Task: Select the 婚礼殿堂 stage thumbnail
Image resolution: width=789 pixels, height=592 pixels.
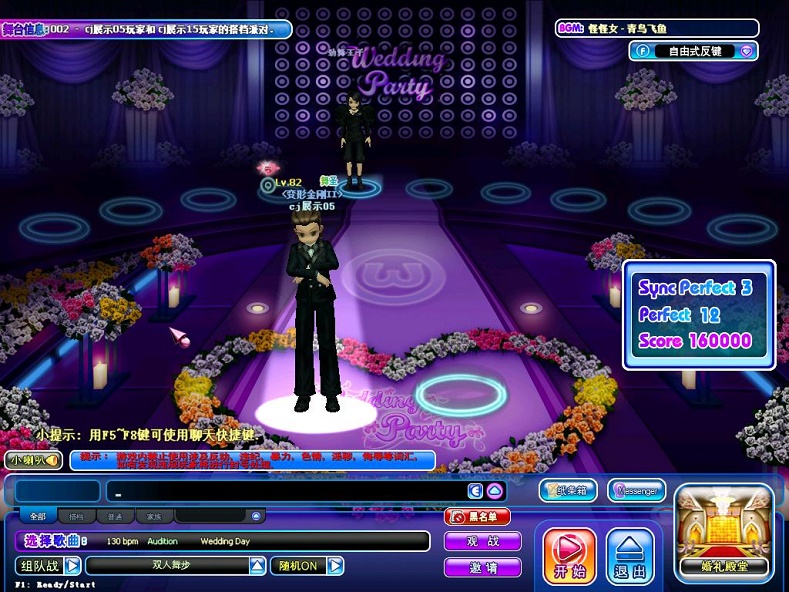Action: 724,532
